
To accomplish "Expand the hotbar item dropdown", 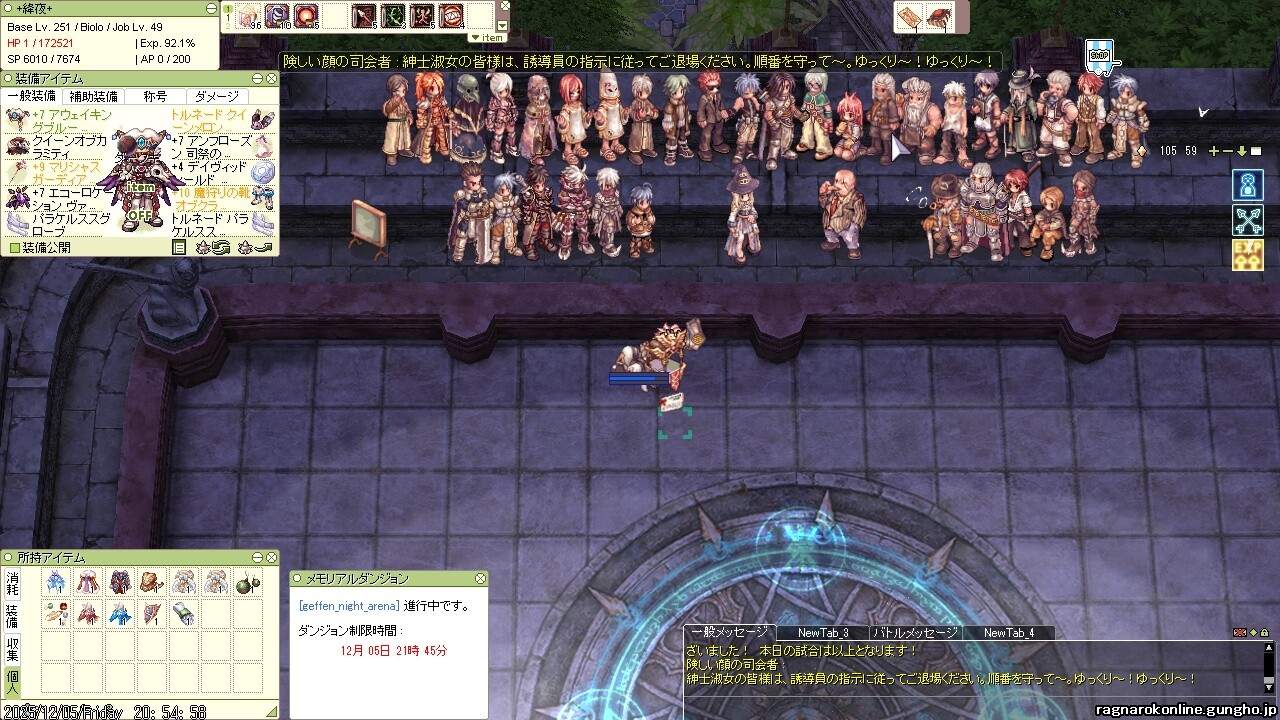I will [490, 37].
